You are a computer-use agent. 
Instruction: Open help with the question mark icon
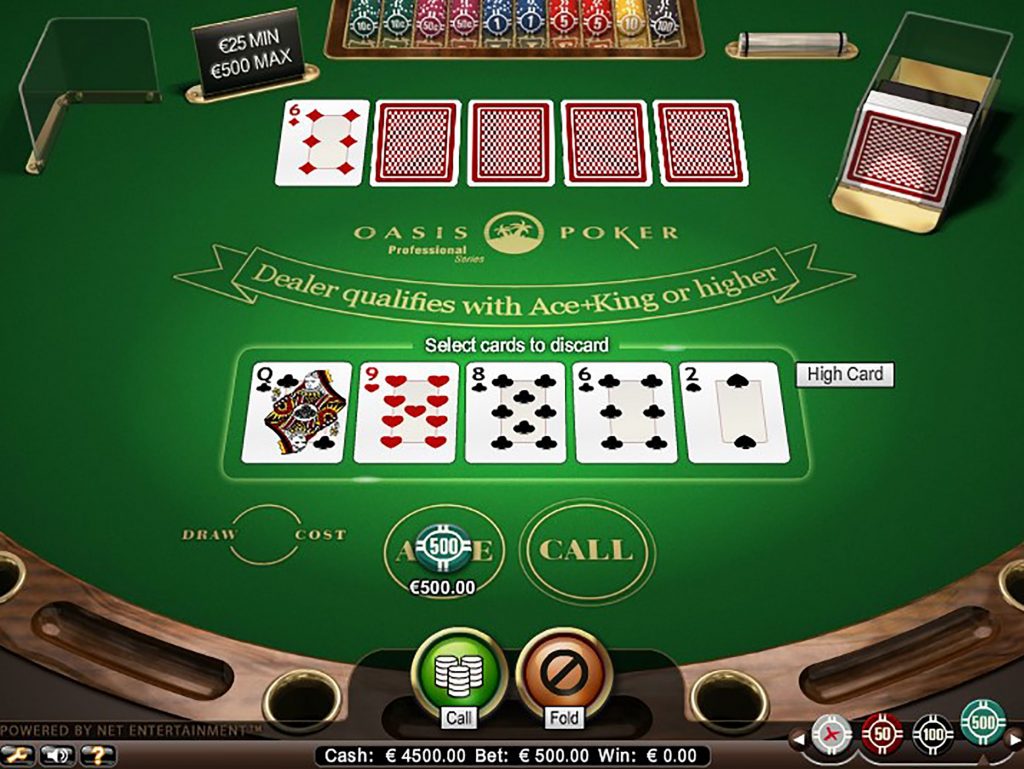[97, 756]
